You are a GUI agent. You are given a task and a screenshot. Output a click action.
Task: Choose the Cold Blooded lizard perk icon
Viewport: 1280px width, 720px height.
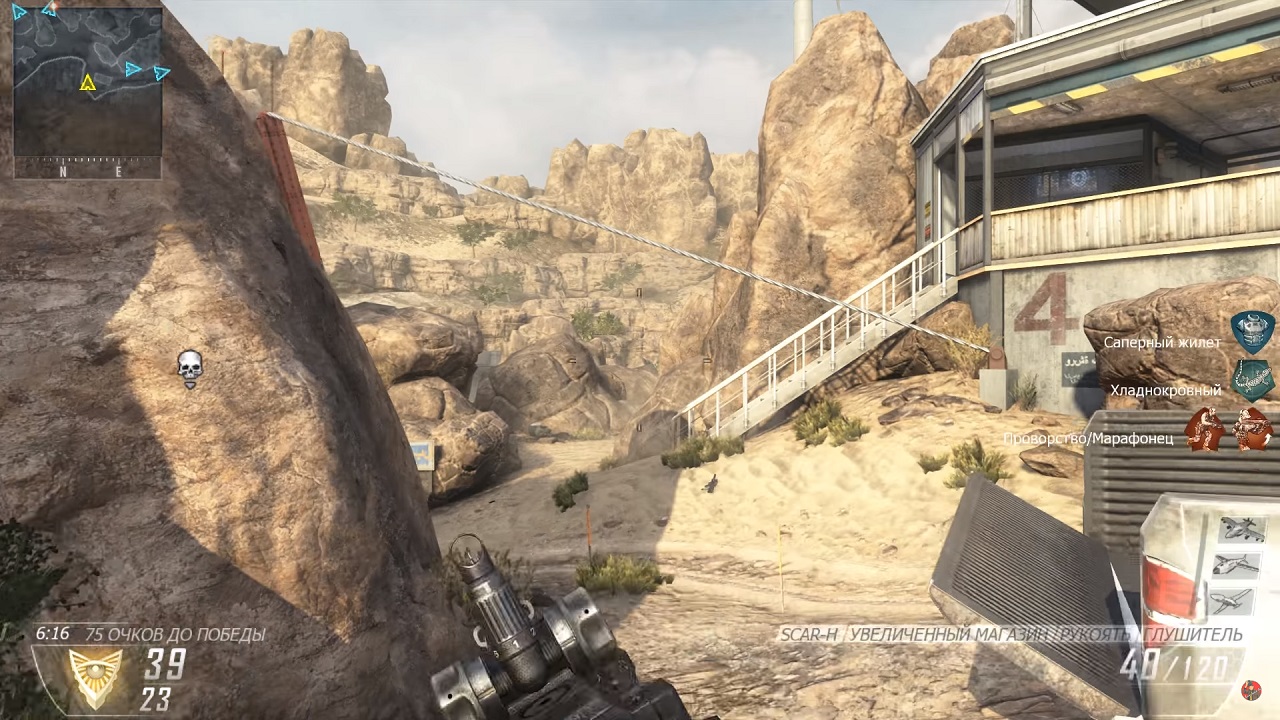1251,380
